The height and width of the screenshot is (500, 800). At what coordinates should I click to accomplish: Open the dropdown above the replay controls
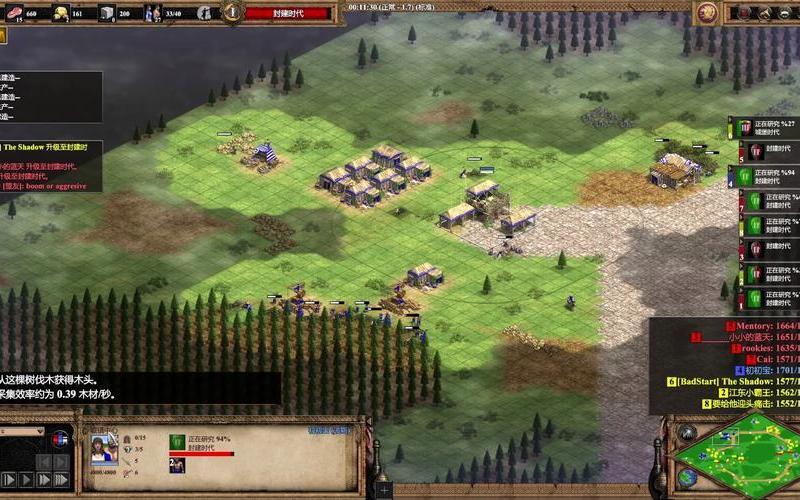pyautogui.click(x=22, y=432)
